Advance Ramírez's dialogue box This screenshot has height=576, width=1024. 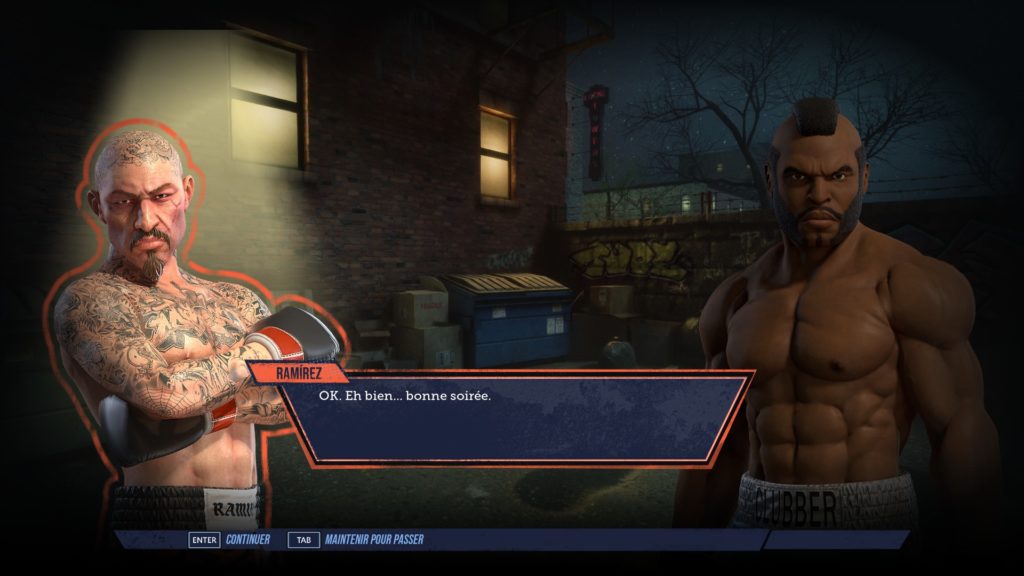pyautogui.click(x=510, y=418)
